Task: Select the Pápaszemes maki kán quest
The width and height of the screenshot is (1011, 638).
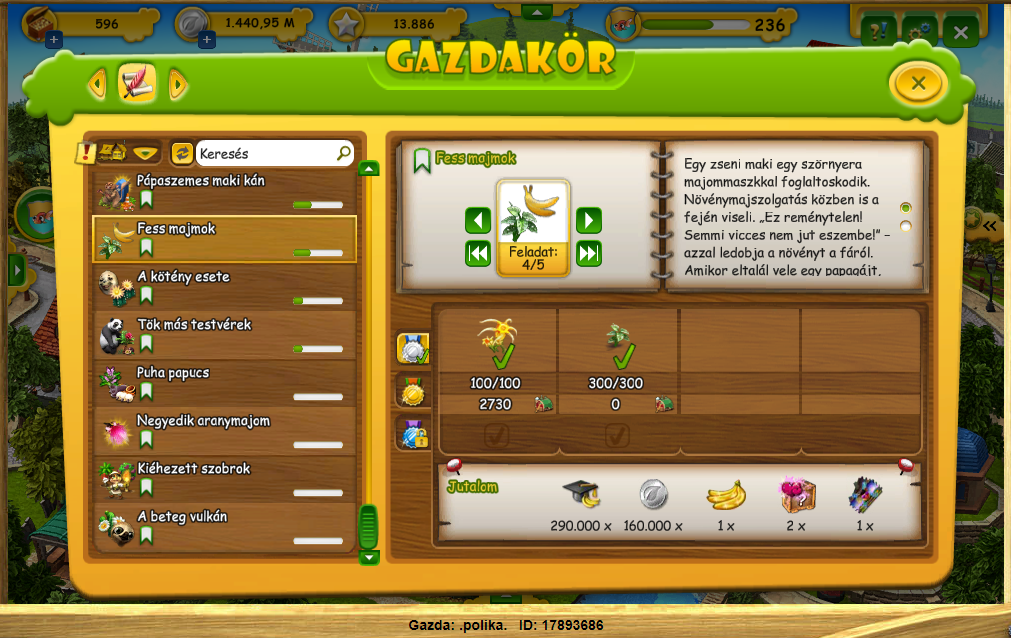Action: click(224, 191)
